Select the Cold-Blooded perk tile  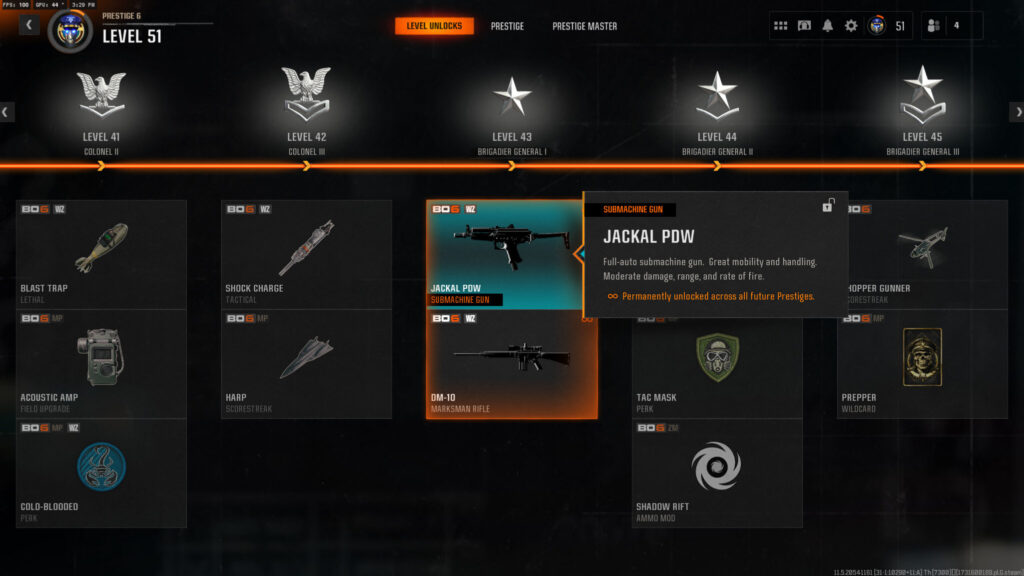pos(101,472)
